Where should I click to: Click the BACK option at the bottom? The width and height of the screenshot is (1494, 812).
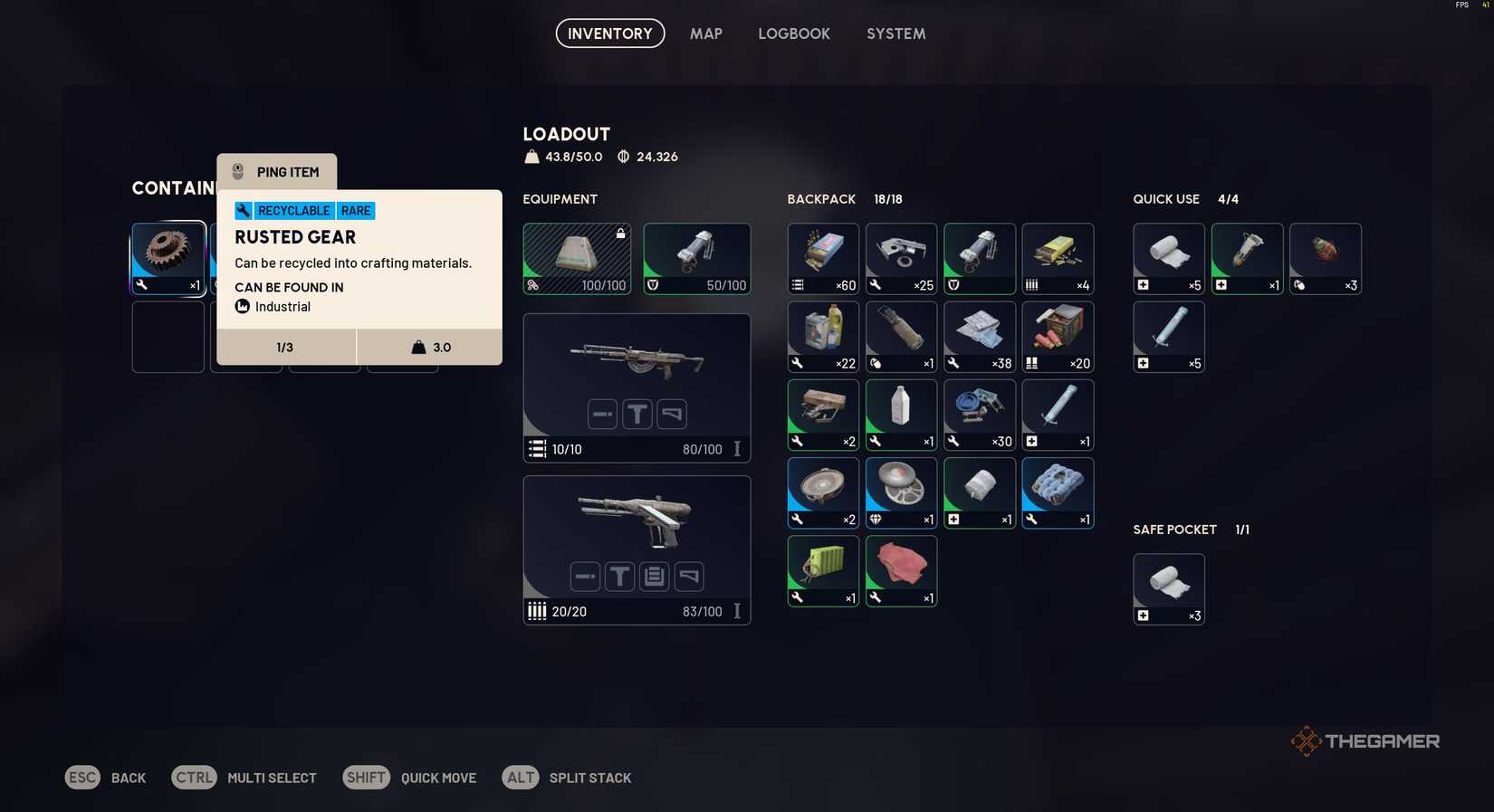click(x=128, y=778)
